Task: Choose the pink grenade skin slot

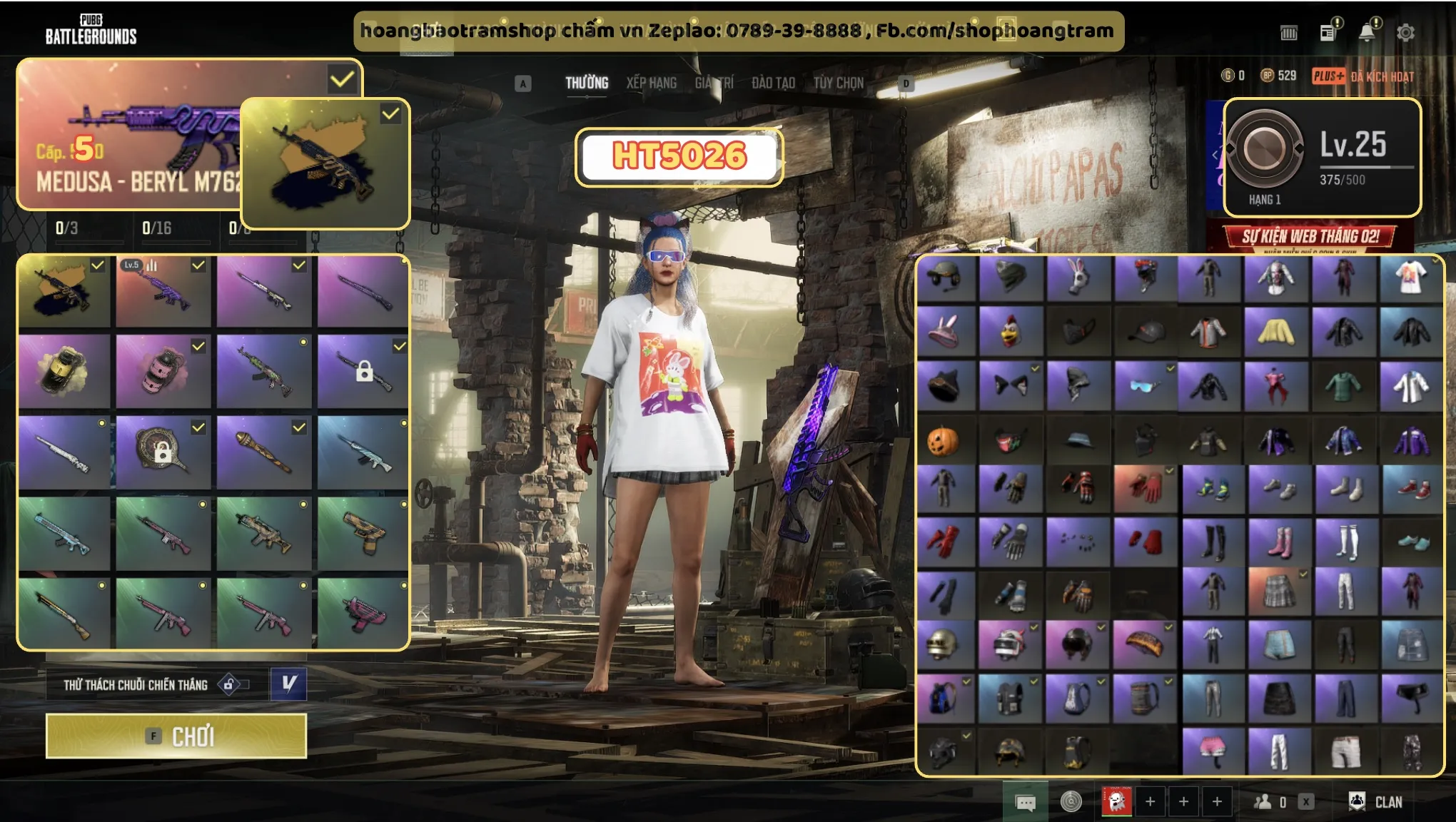Action: point(163,370)
